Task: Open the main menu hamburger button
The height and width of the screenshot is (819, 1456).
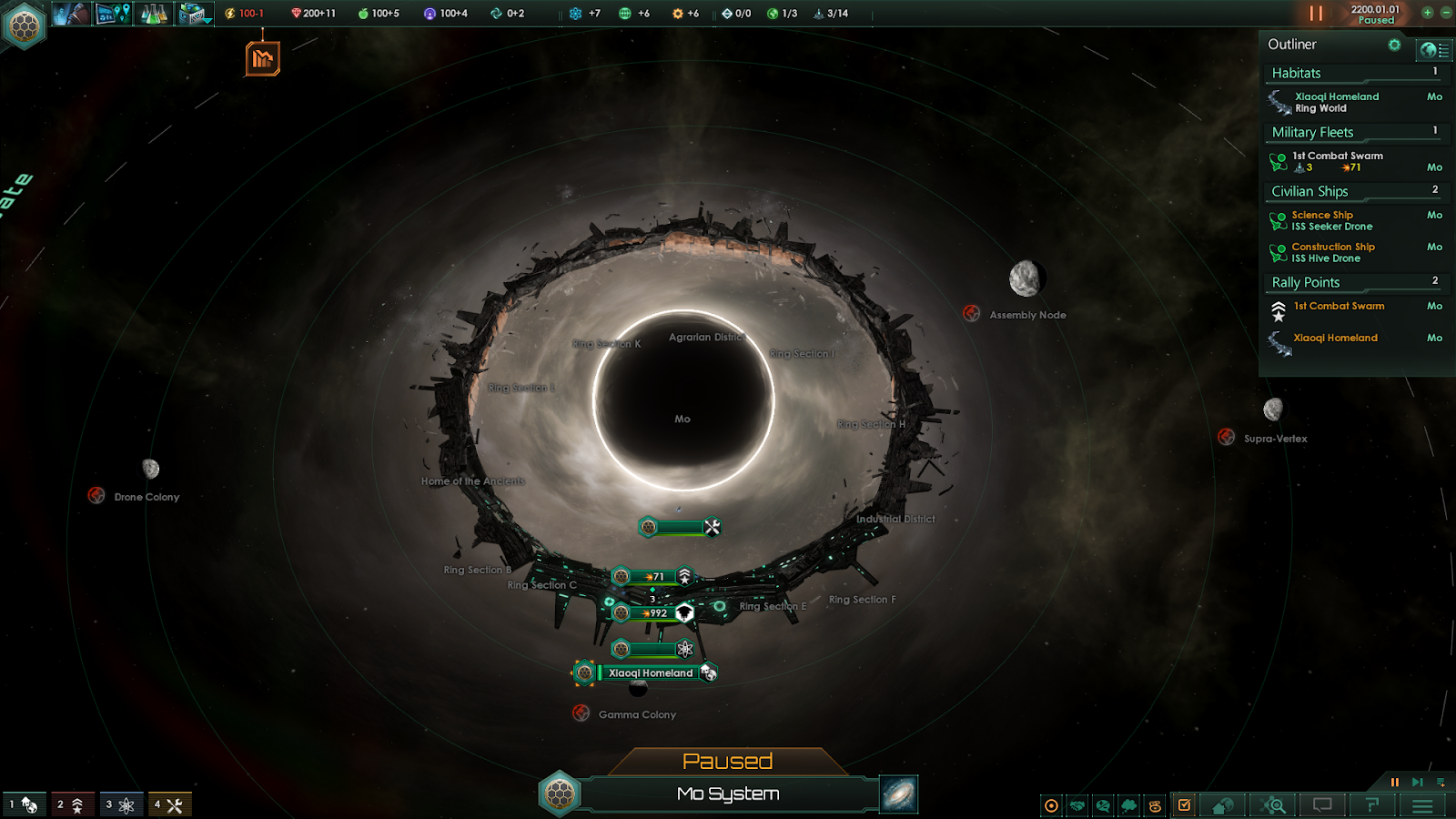Action: [1422, 805]
